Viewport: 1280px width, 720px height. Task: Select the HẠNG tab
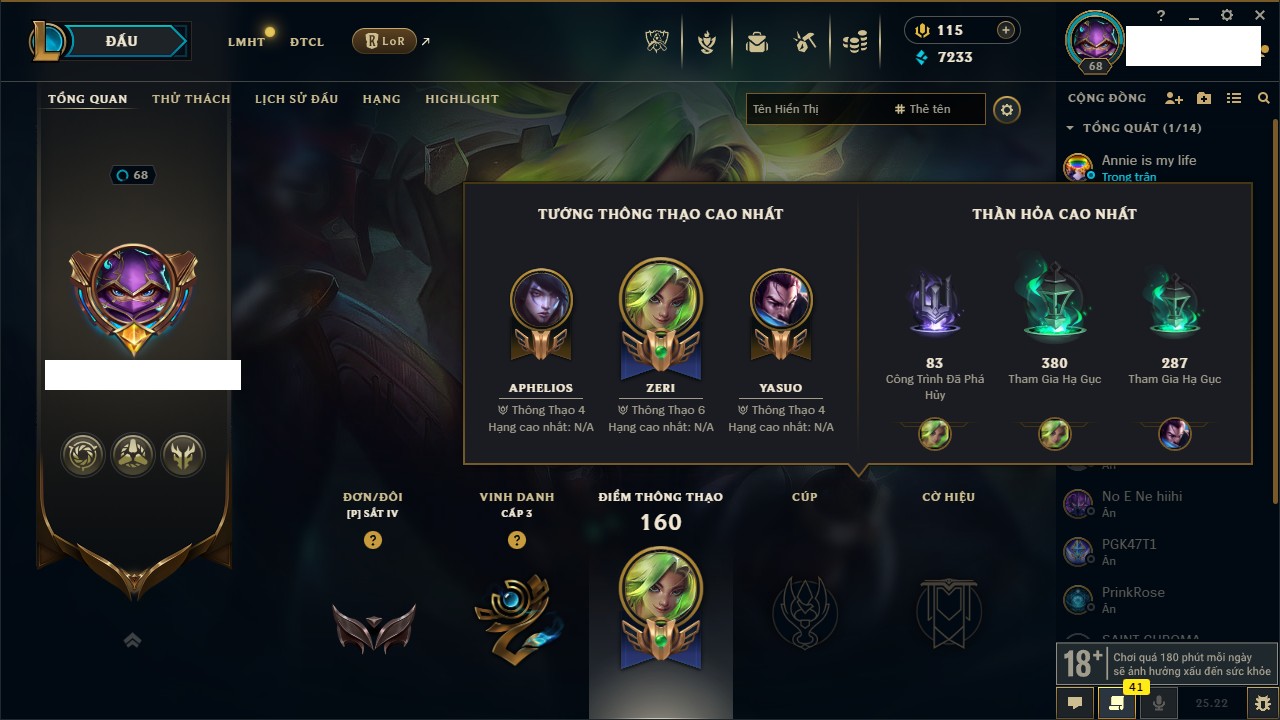point(381,99)
